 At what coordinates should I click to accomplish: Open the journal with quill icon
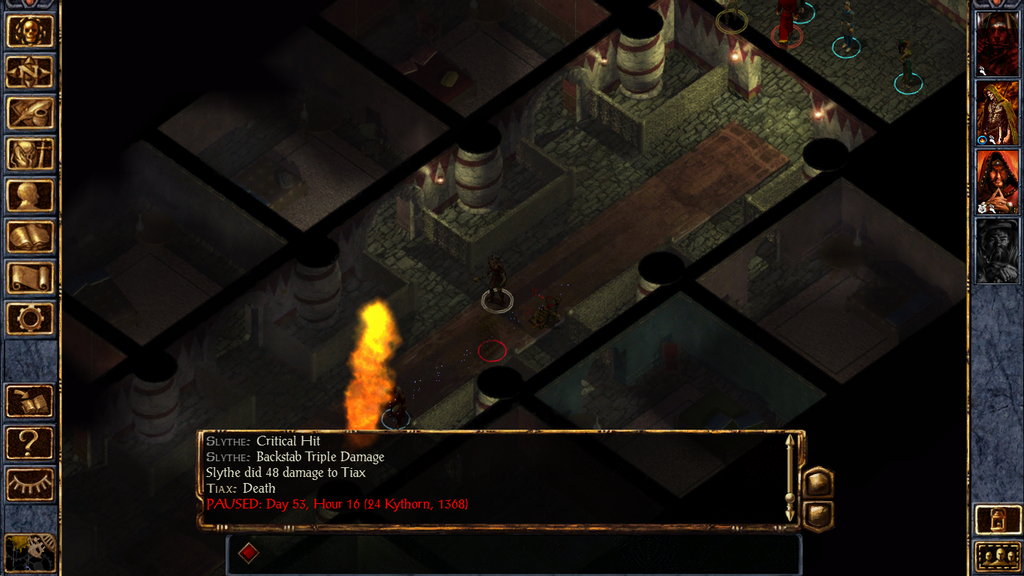click(30, 113)
